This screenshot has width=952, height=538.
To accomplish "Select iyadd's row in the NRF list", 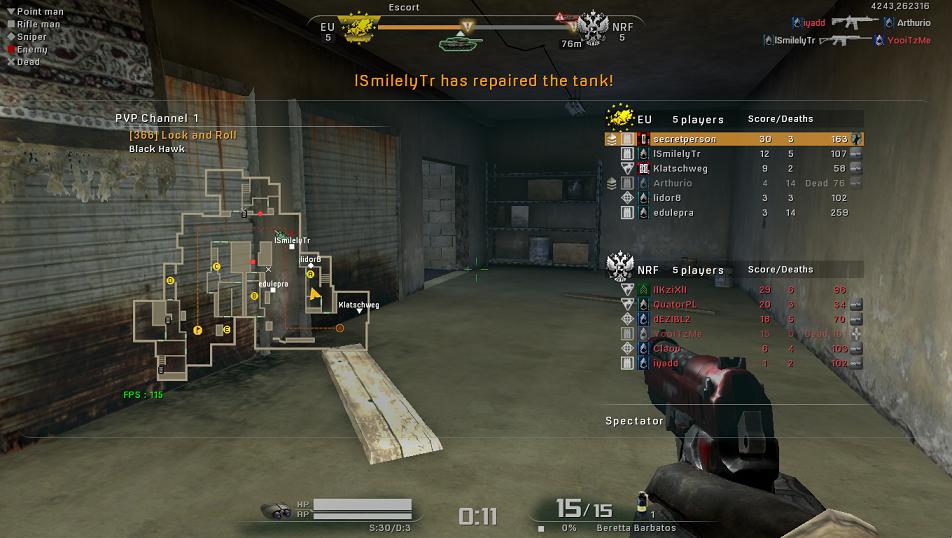I will click(733, 363).
